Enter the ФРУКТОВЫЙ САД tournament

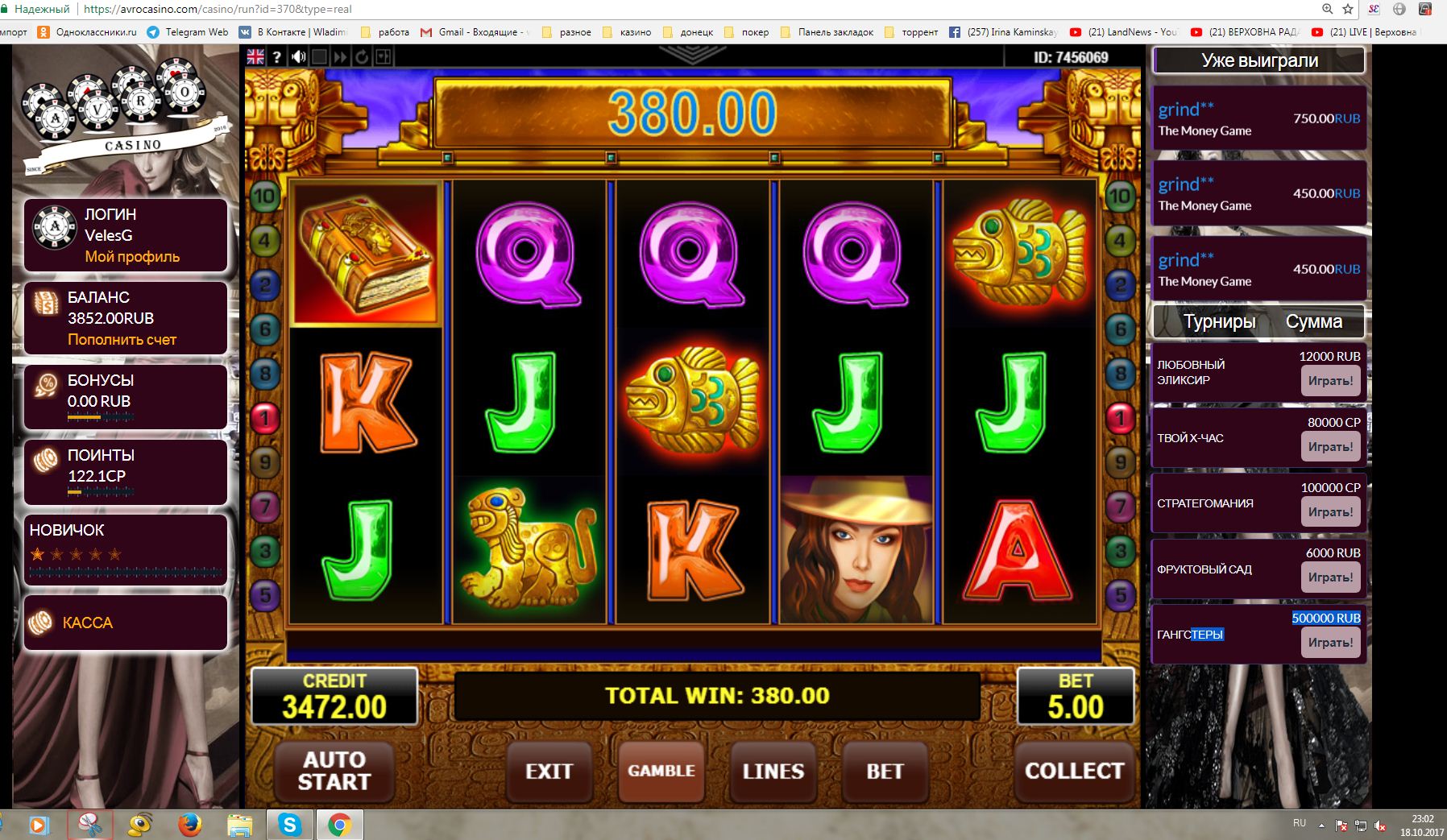(x=1330, y=577)
